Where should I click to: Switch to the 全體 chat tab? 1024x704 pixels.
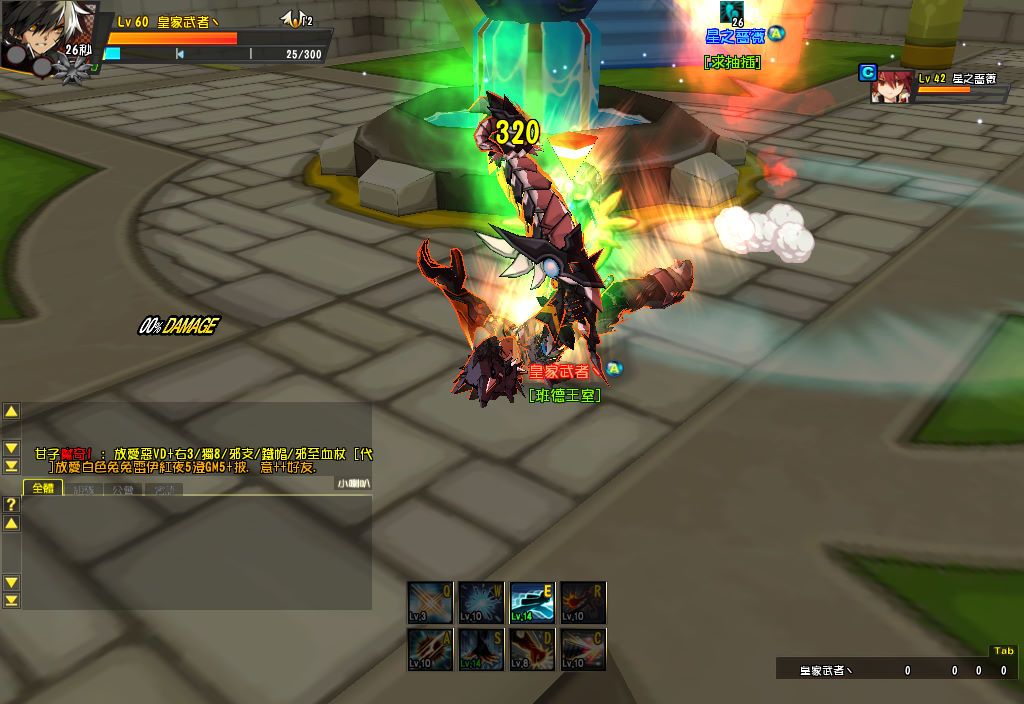click(x=44, y=489)
